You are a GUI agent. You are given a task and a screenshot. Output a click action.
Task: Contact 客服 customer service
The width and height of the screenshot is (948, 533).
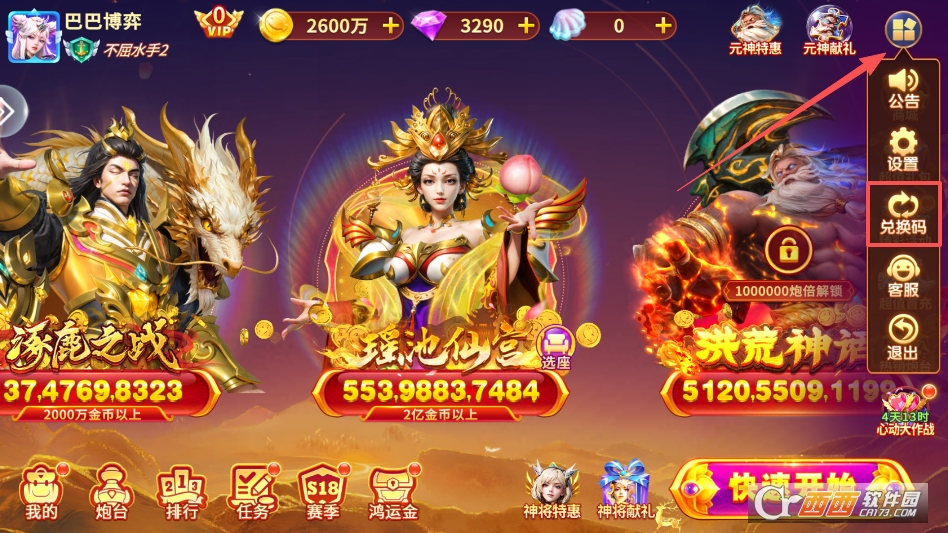(x=903, y=275)
